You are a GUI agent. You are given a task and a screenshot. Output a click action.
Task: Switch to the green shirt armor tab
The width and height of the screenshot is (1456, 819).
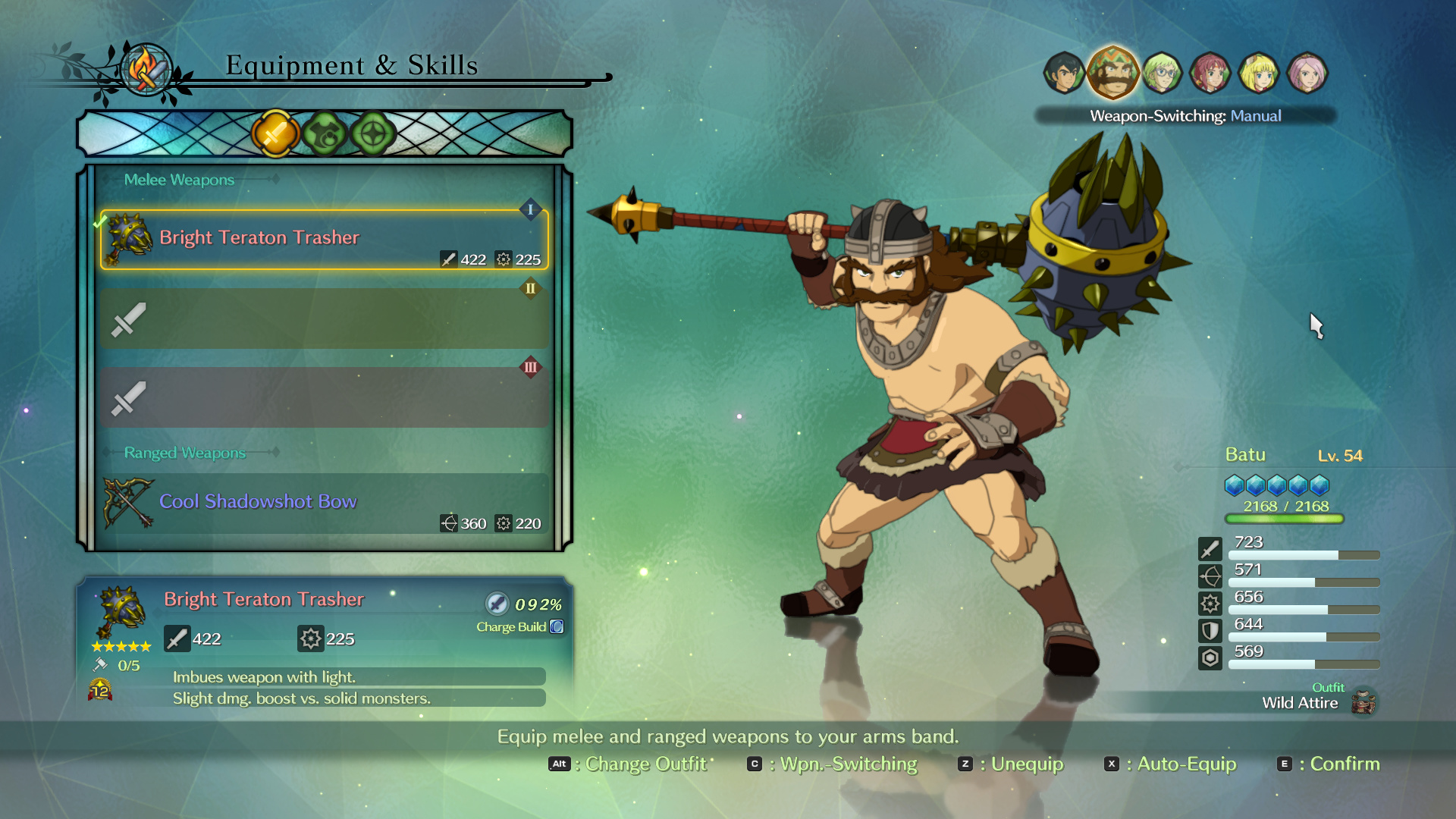pos(325,134)
